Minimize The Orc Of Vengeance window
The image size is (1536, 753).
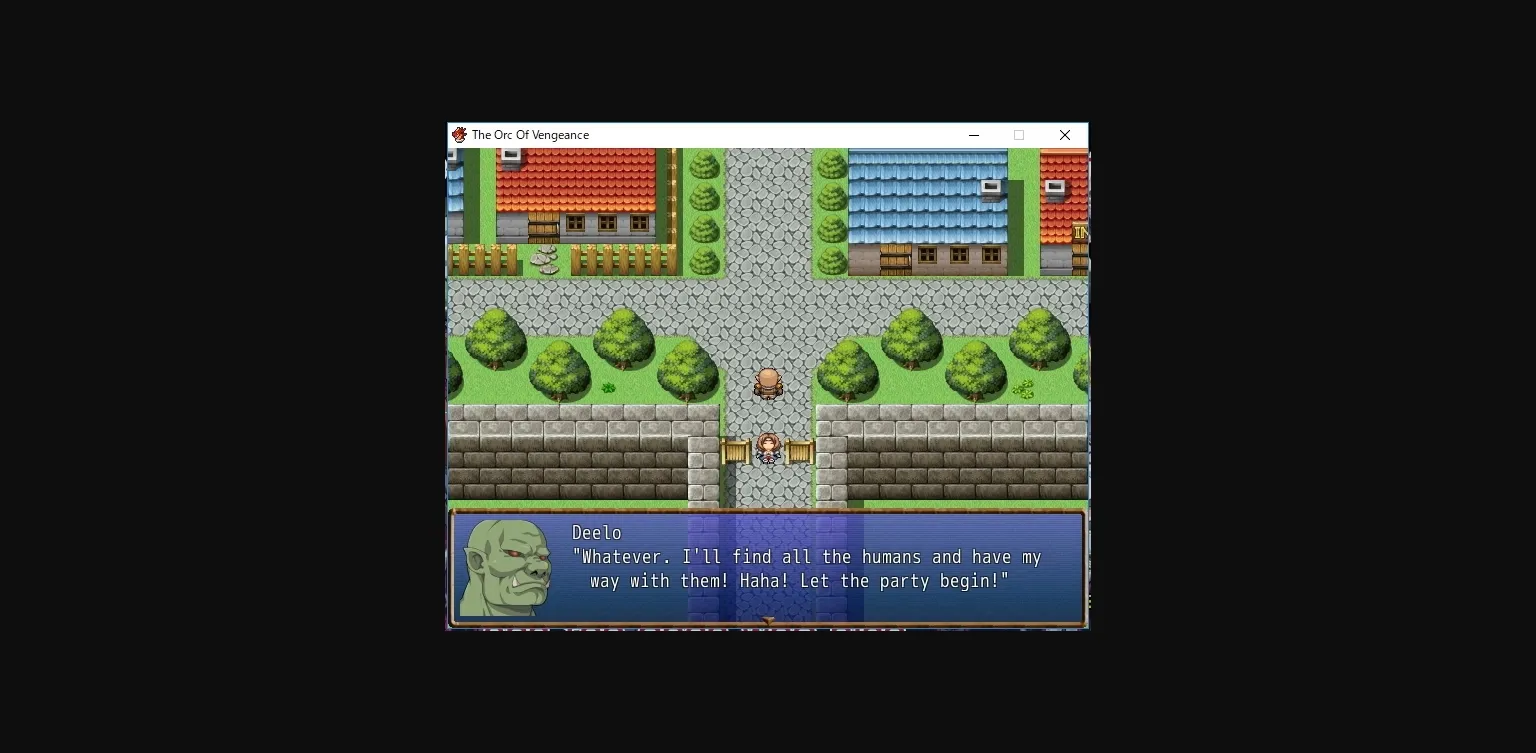[x=973, y=135]
